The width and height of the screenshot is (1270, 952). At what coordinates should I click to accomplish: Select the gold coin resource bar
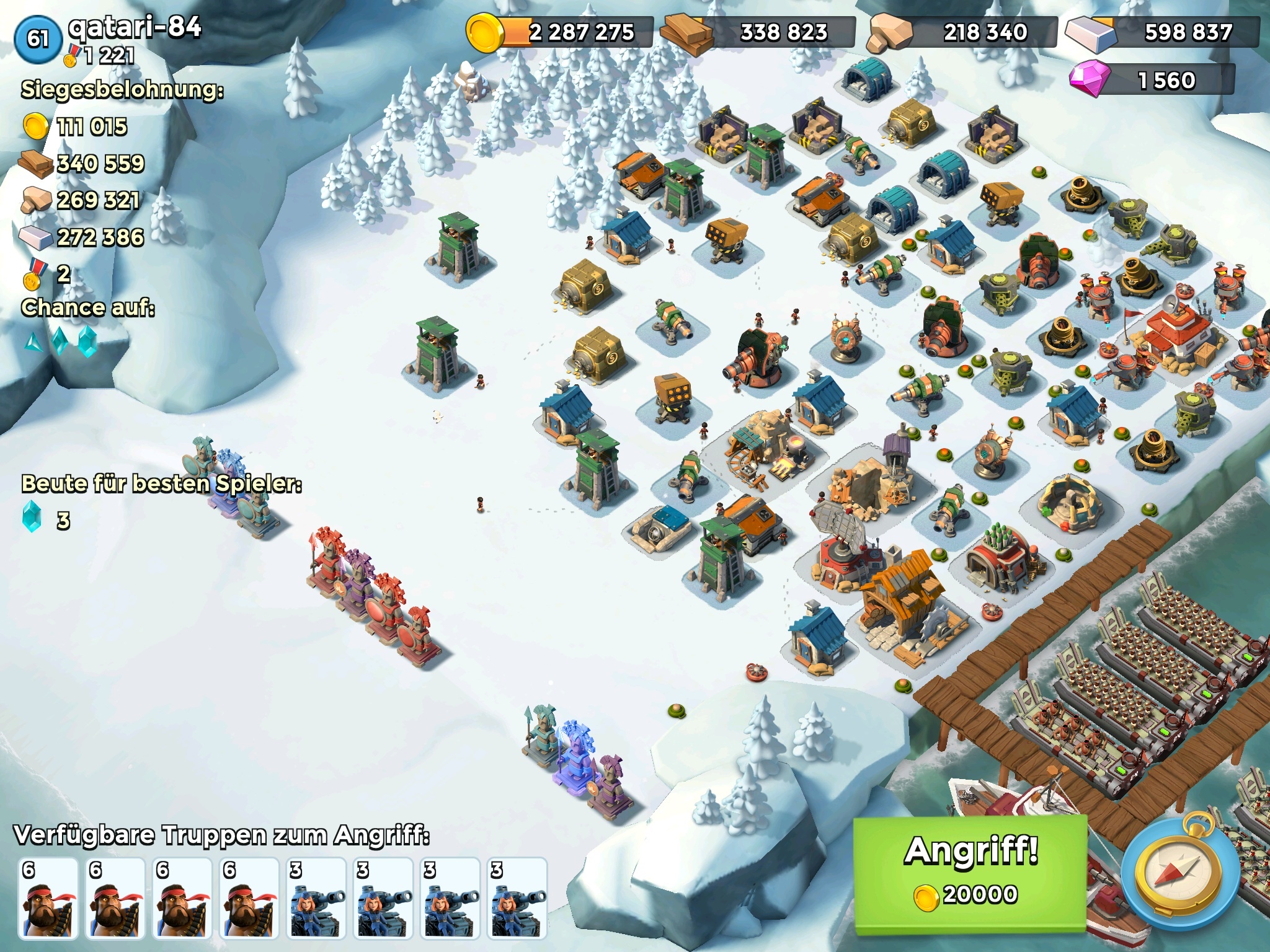coord(559,32)
